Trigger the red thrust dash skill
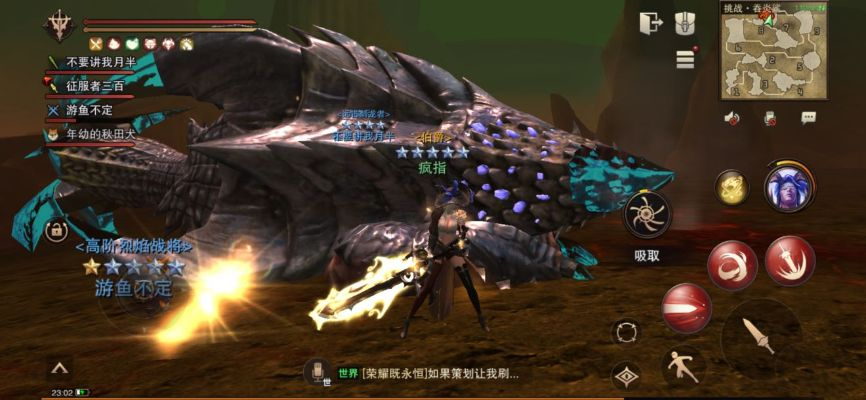866x400 pixels. [x=687, y=308]
